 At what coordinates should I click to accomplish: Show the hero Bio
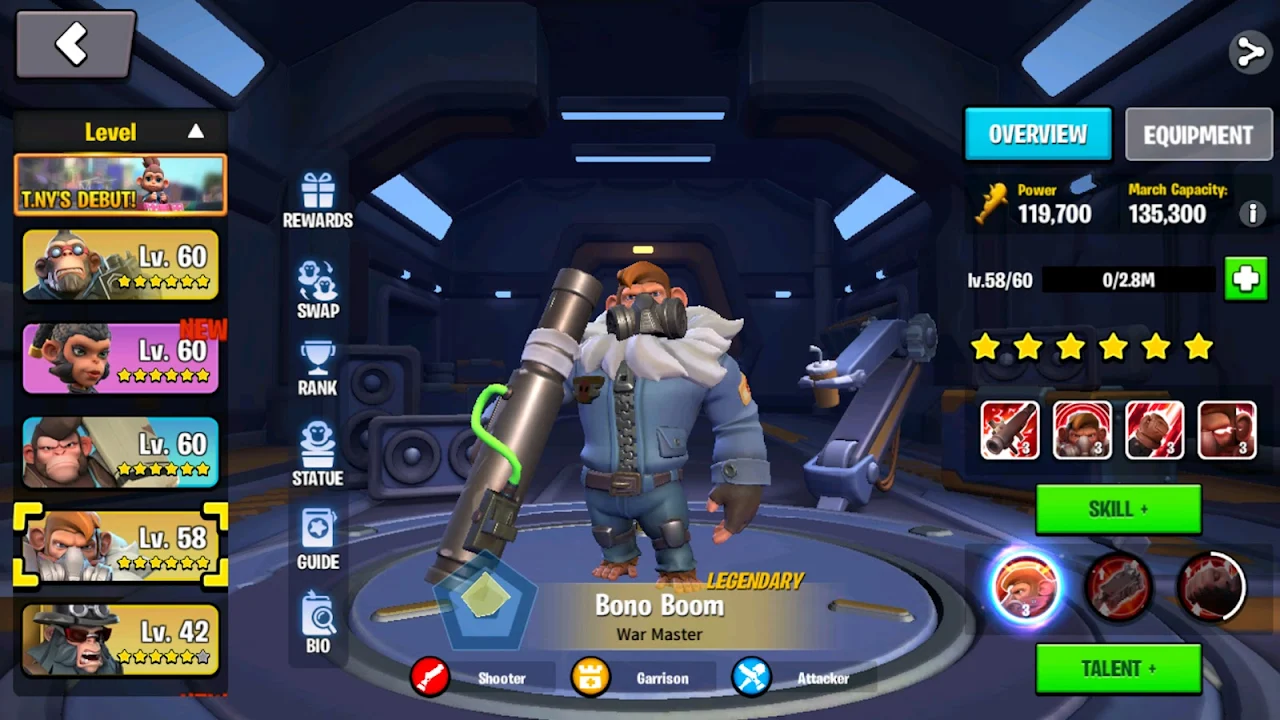(317, 623)
